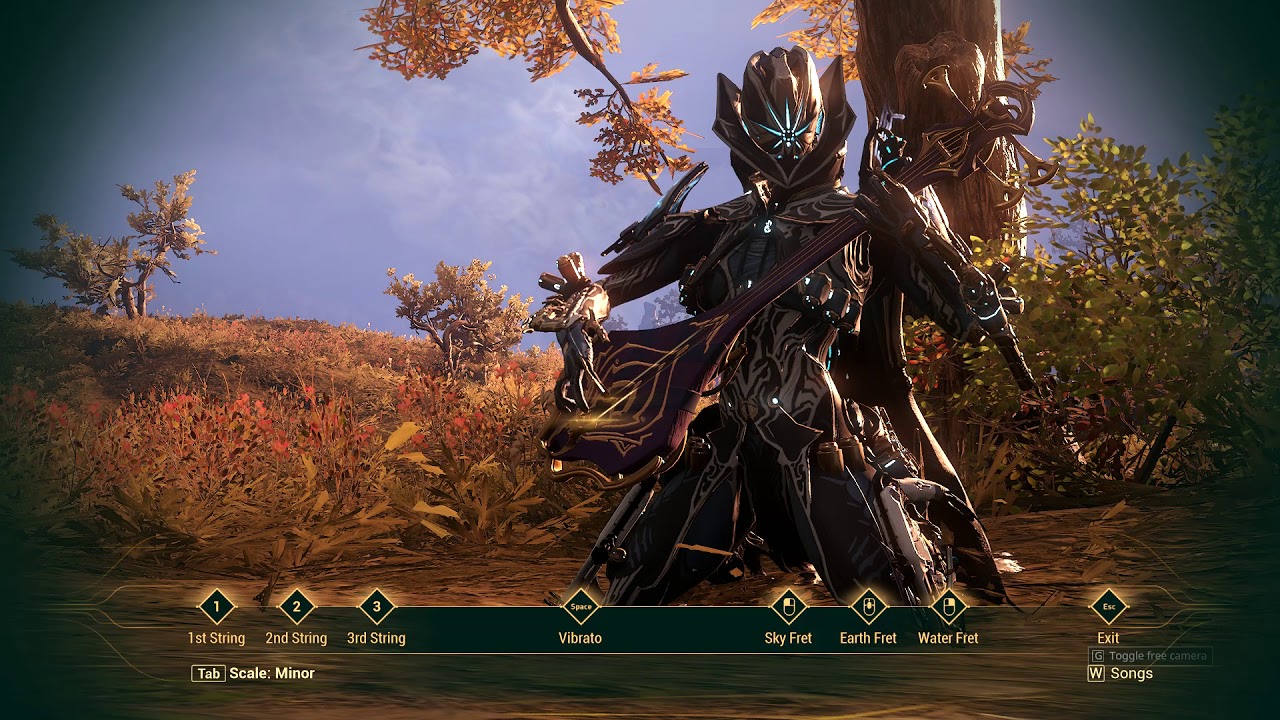
Task: Activate the Vibrato control
Action: point(580,607)
